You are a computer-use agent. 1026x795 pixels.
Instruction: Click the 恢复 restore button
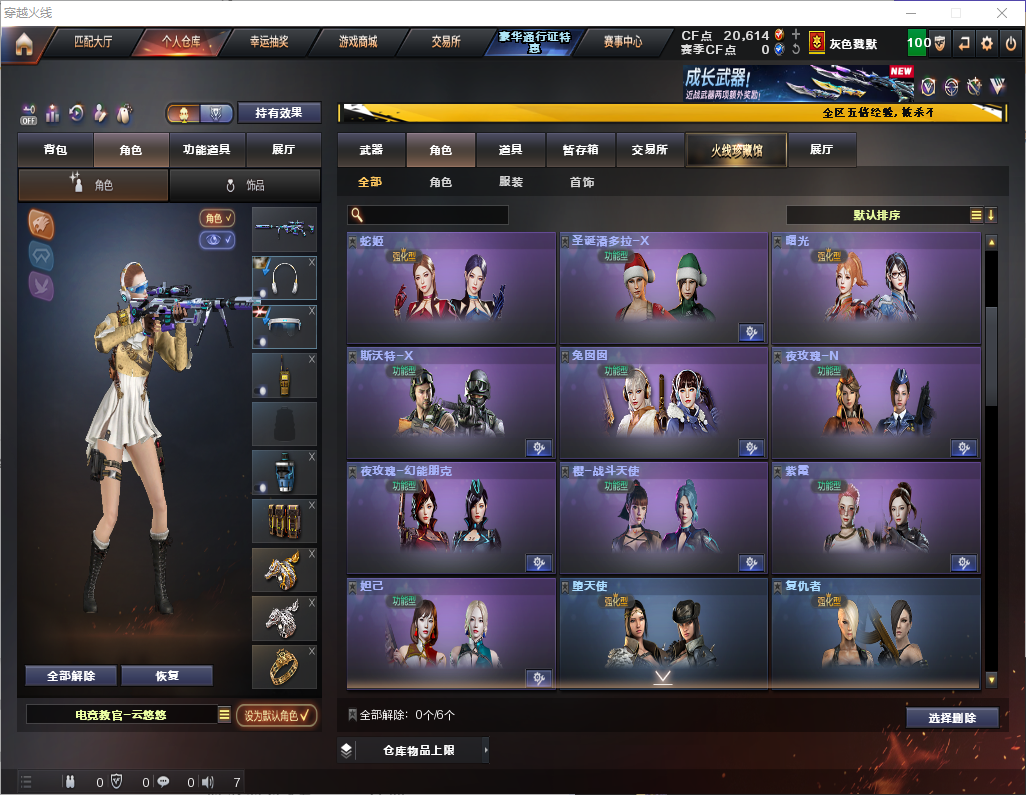tap(167, 676)
